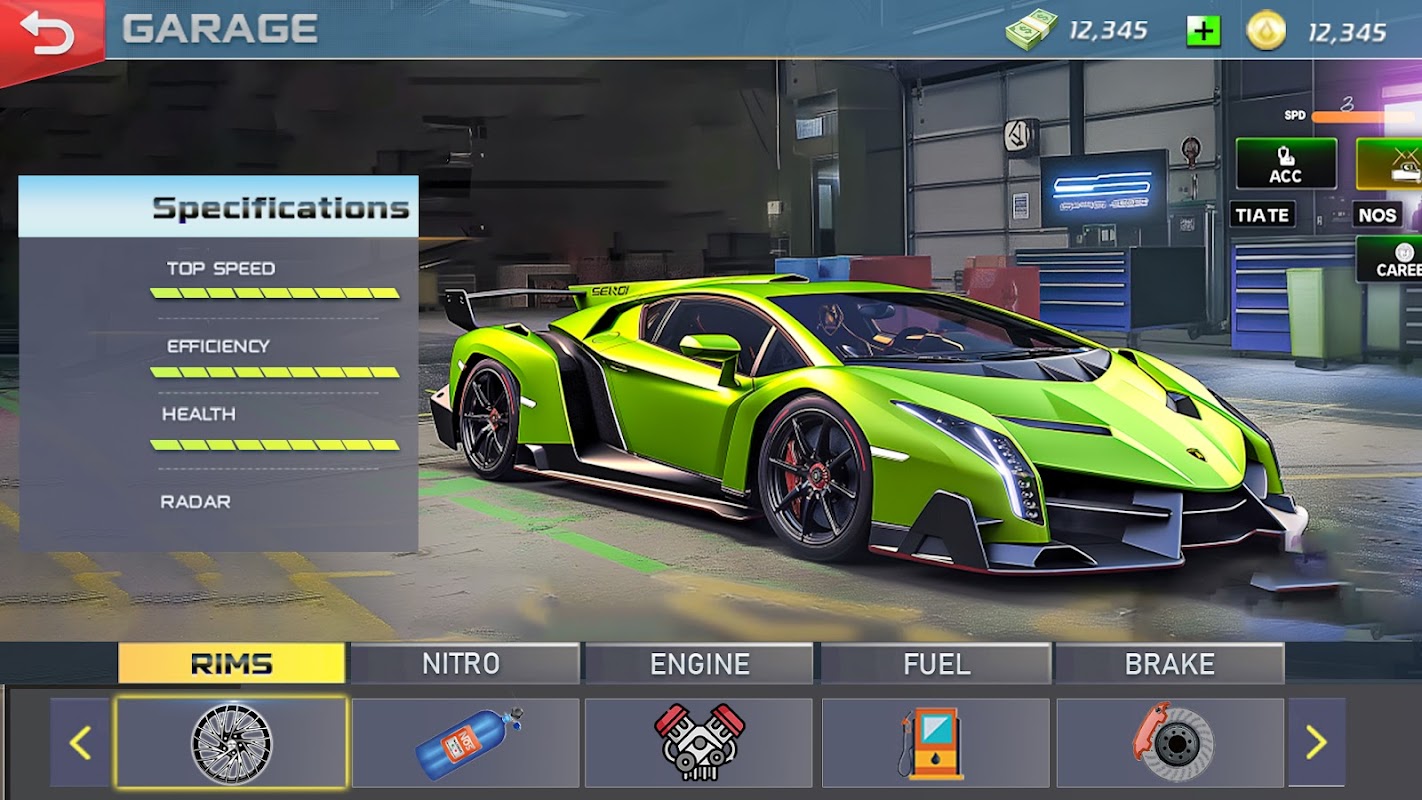The height and width of the screenshot is (800, 1422).
Task: Switch to the RIMS tab
Action: pos(231,664)
